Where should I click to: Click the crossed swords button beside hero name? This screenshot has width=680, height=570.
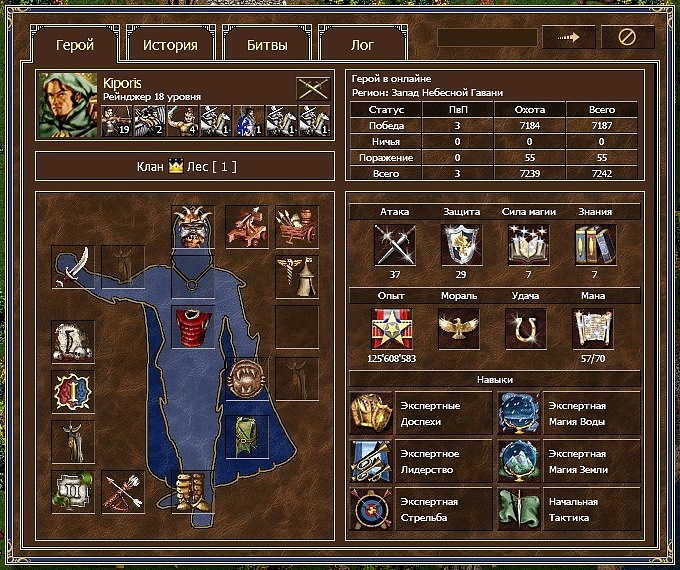click(313, 88)
